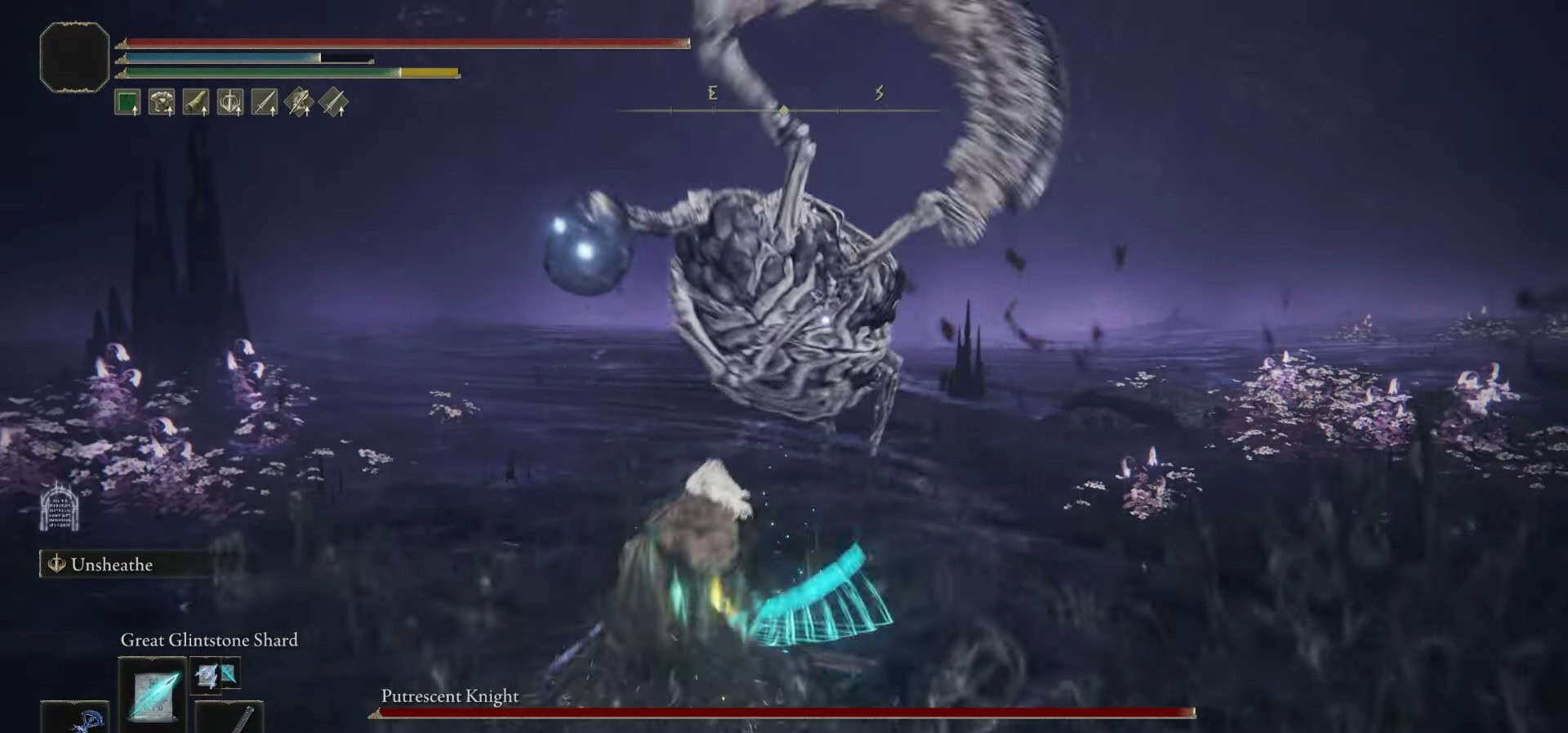
Task: Select the spirit summon tombstone icon
Action: pos(60,507)
